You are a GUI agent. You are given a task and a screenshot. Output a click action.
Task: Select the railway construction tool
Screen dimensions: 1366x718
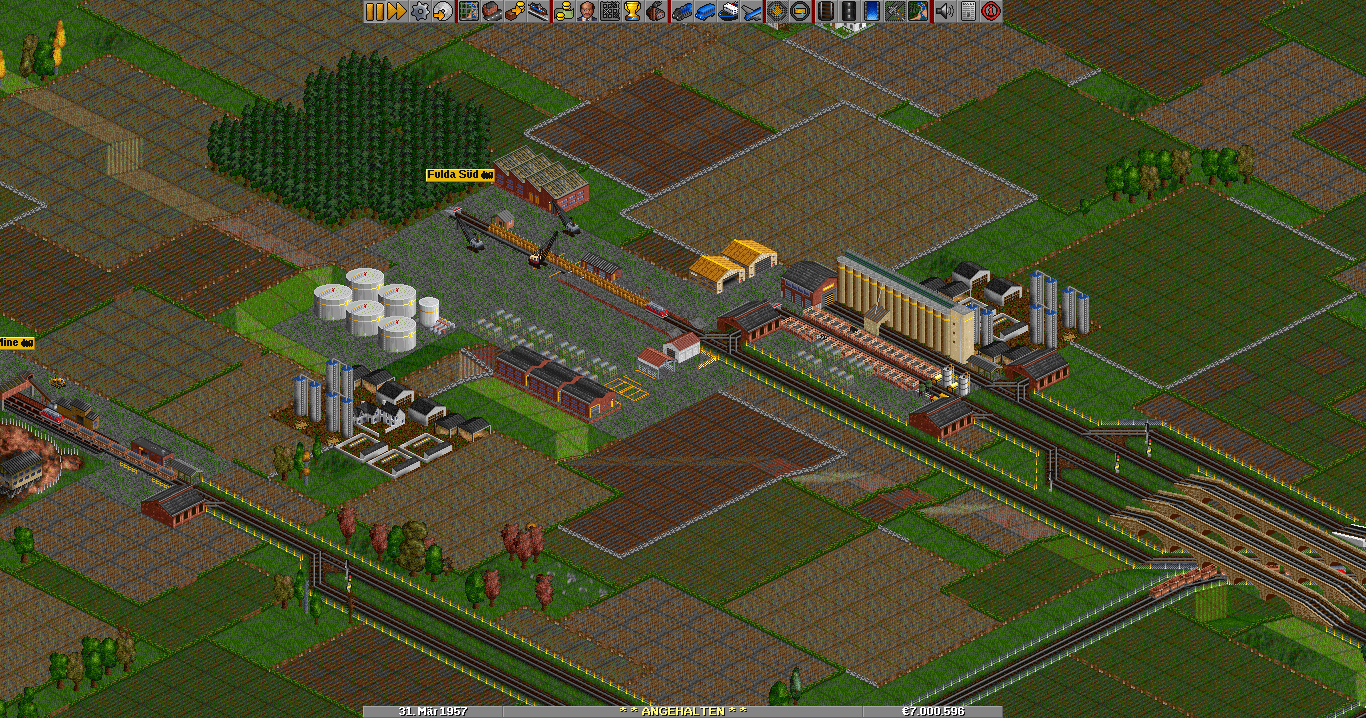click(x=826, y=11)
